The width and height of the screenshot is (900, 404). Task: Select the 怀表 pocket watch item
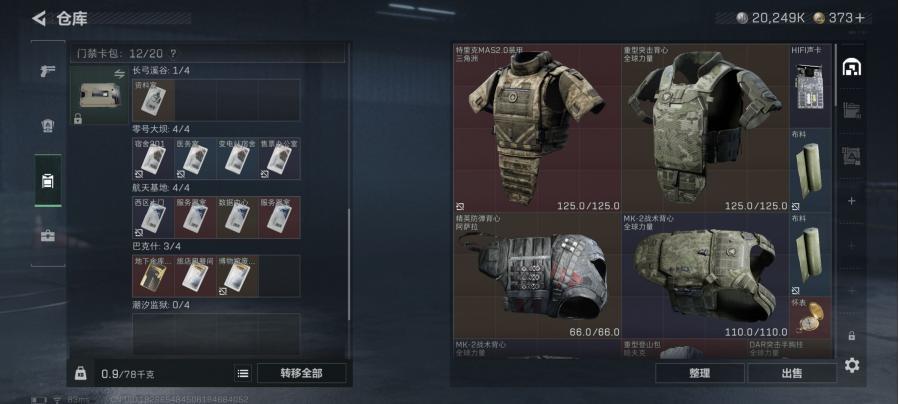tap(811, 316)
